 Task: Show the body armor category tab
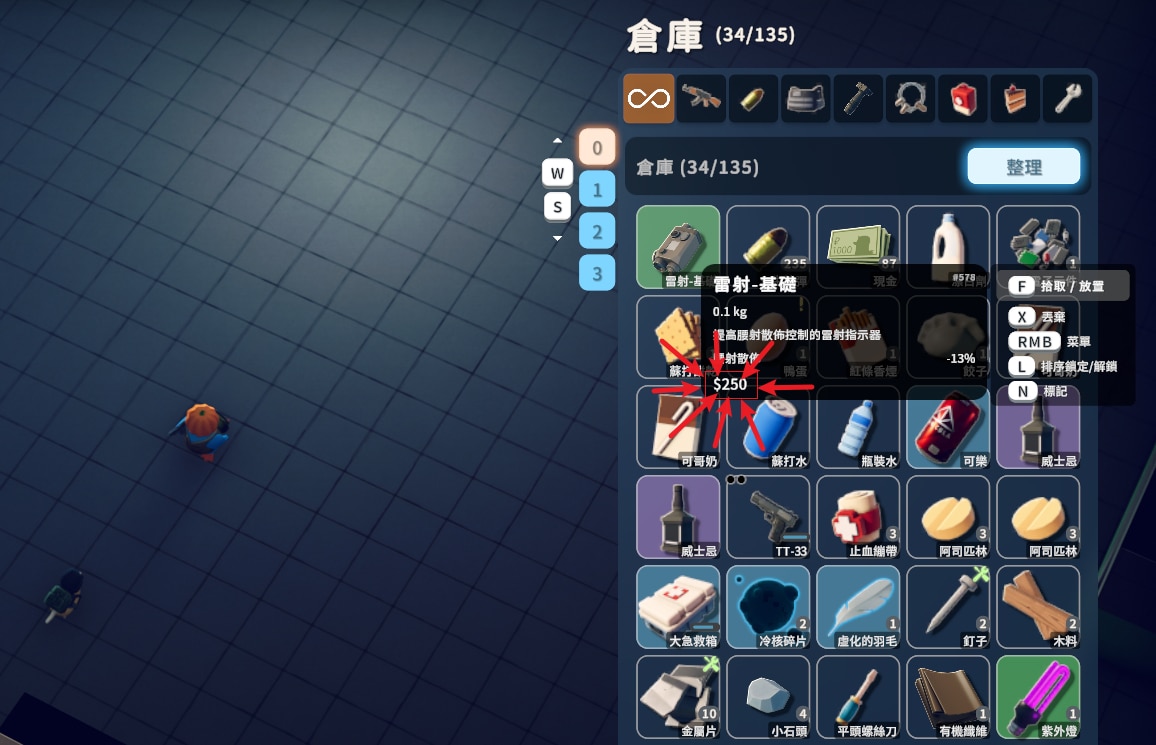(805, 99)
